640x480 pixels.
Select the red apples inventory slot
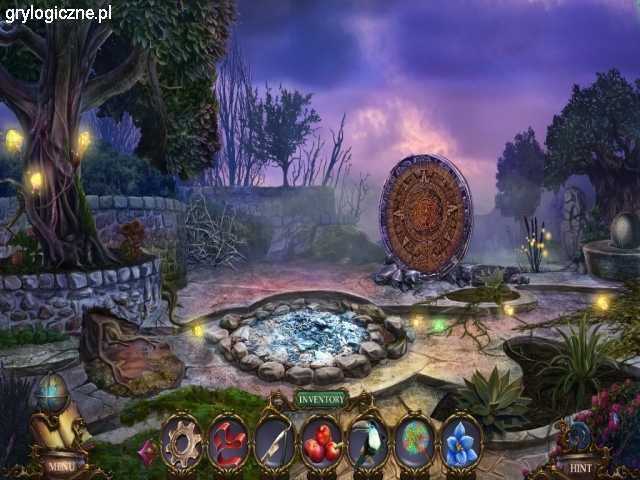[321, 441]
